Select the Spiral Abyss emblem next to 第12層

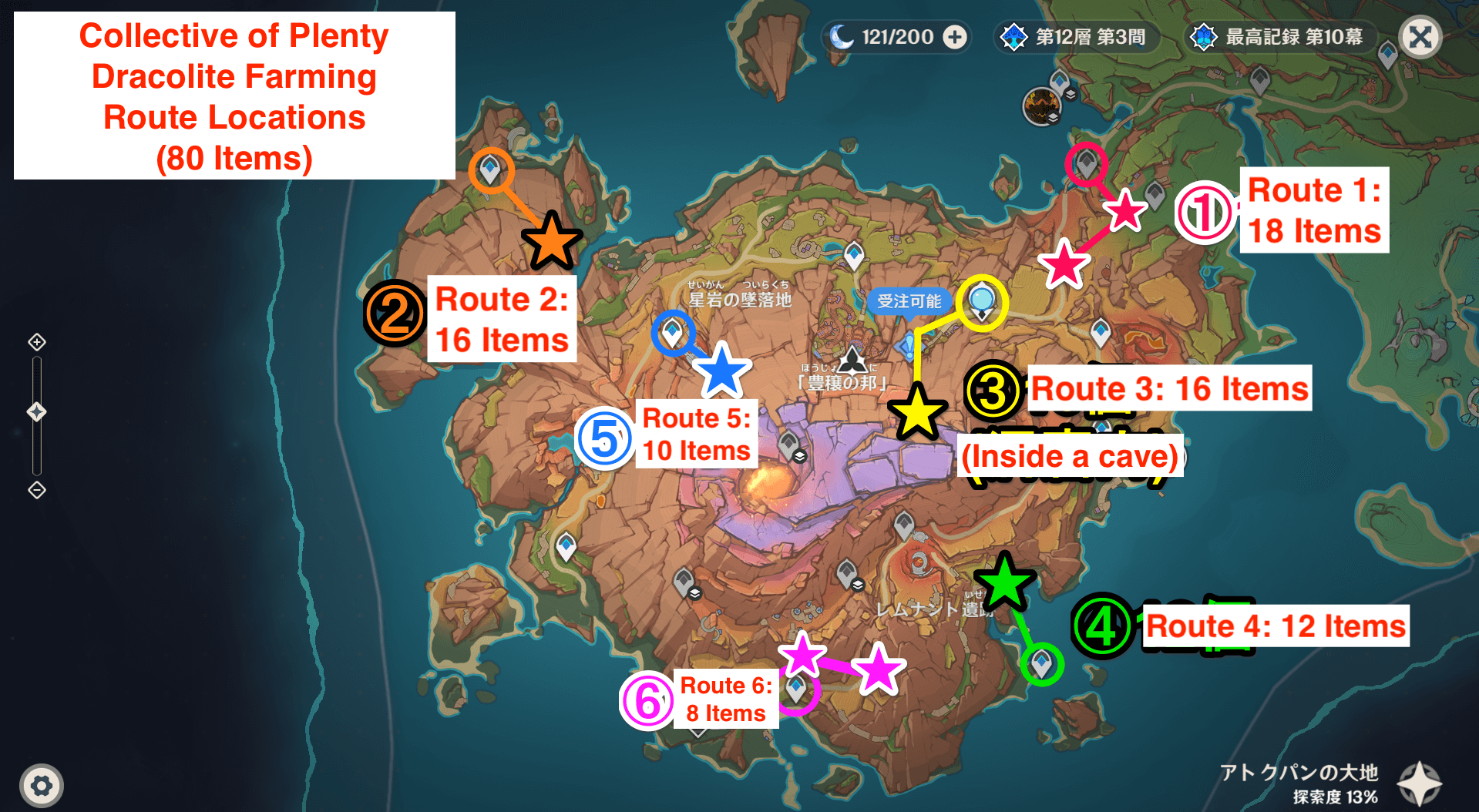click(1013, 35)
